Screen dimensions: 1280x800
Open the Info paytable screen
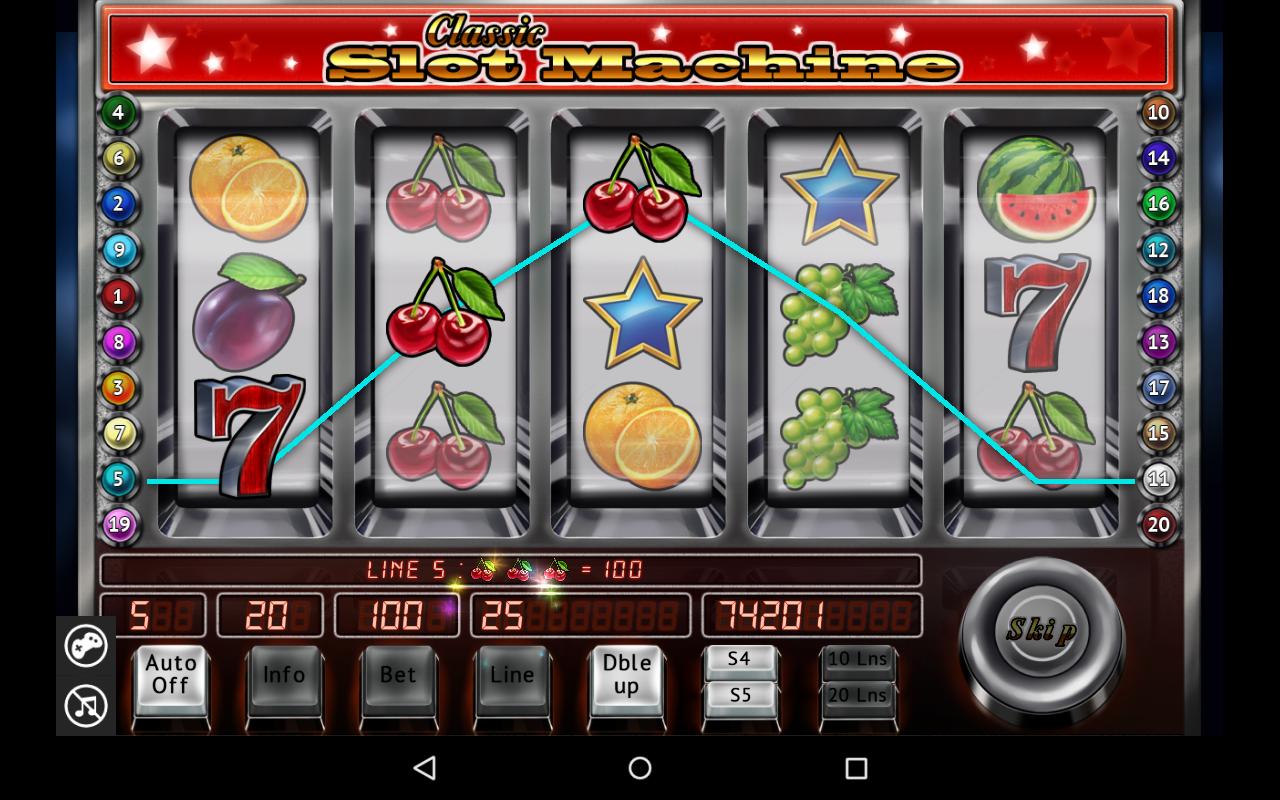pos(284,676)
